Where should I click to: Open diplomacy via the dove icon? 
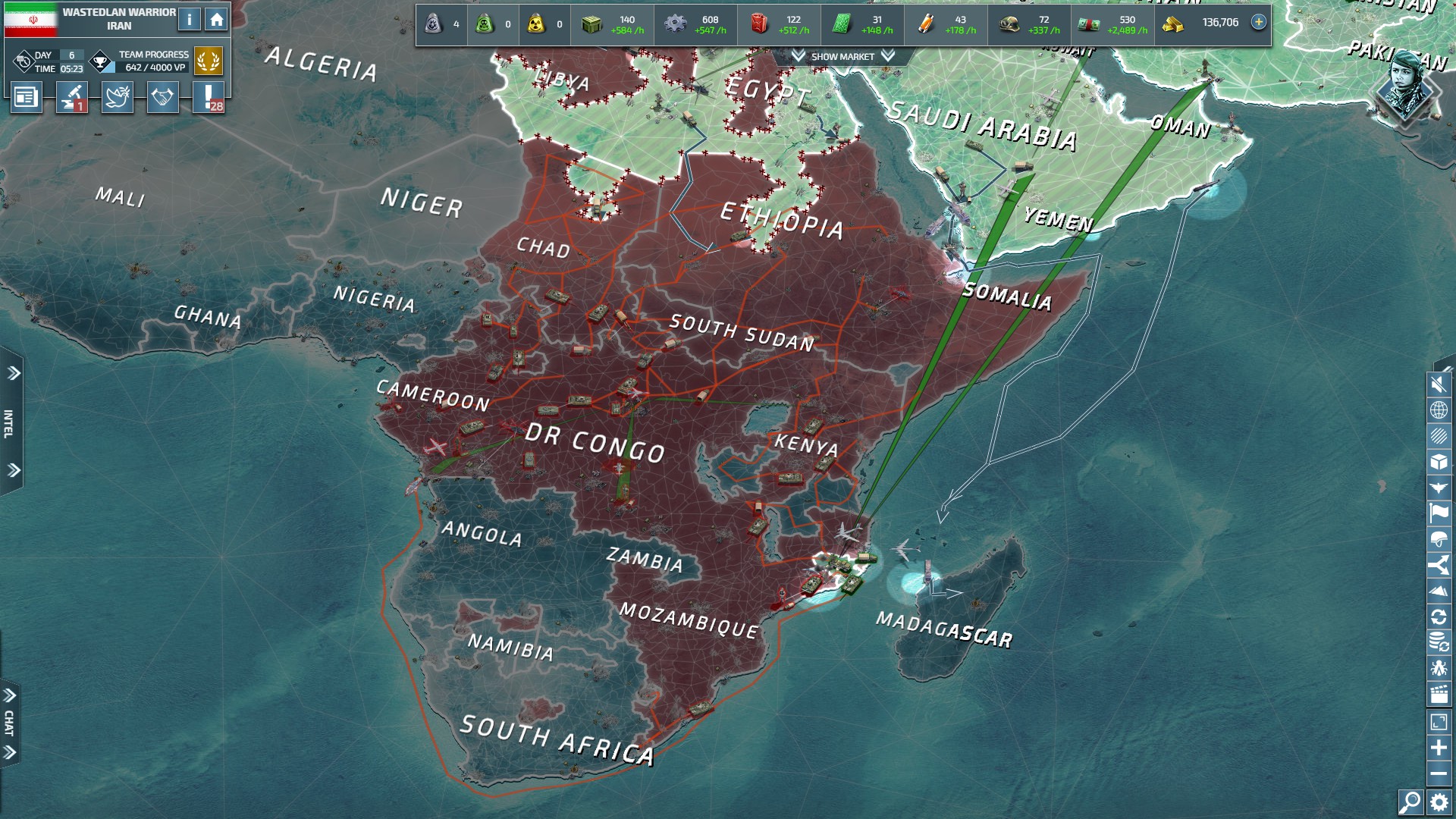[118, 97]
